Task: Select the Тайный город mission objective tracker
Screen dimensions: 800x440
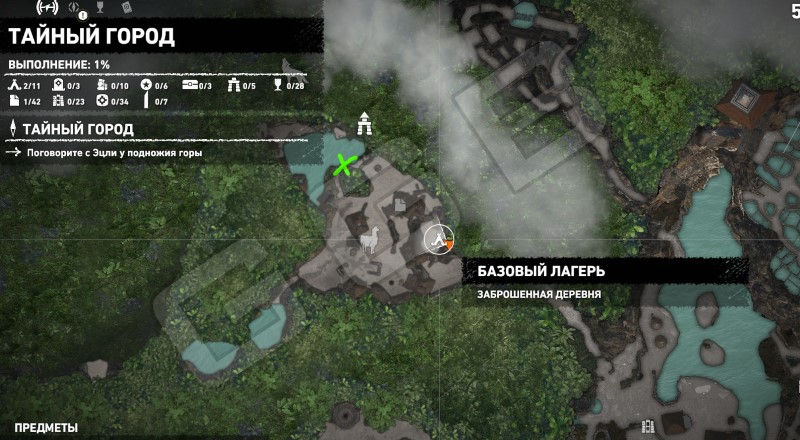Action: pos(72,129)
